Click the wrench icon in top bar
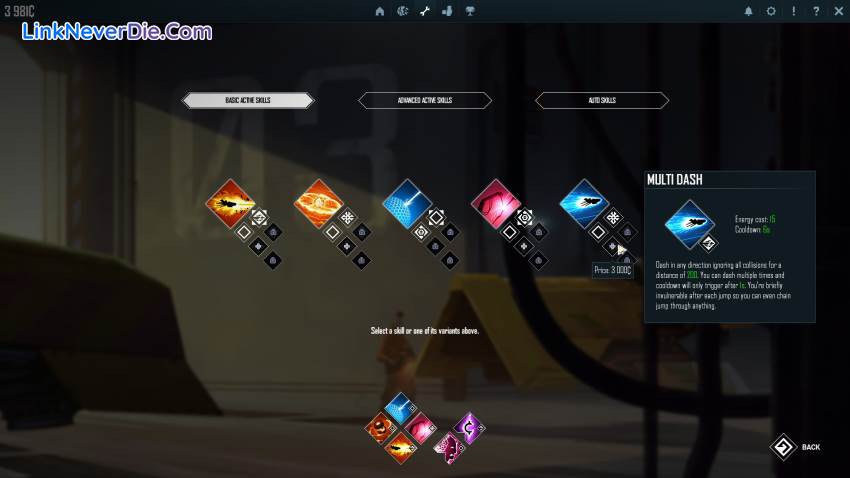Image resolution: width=850 pixels, height=478 pixels. (424, 11)
